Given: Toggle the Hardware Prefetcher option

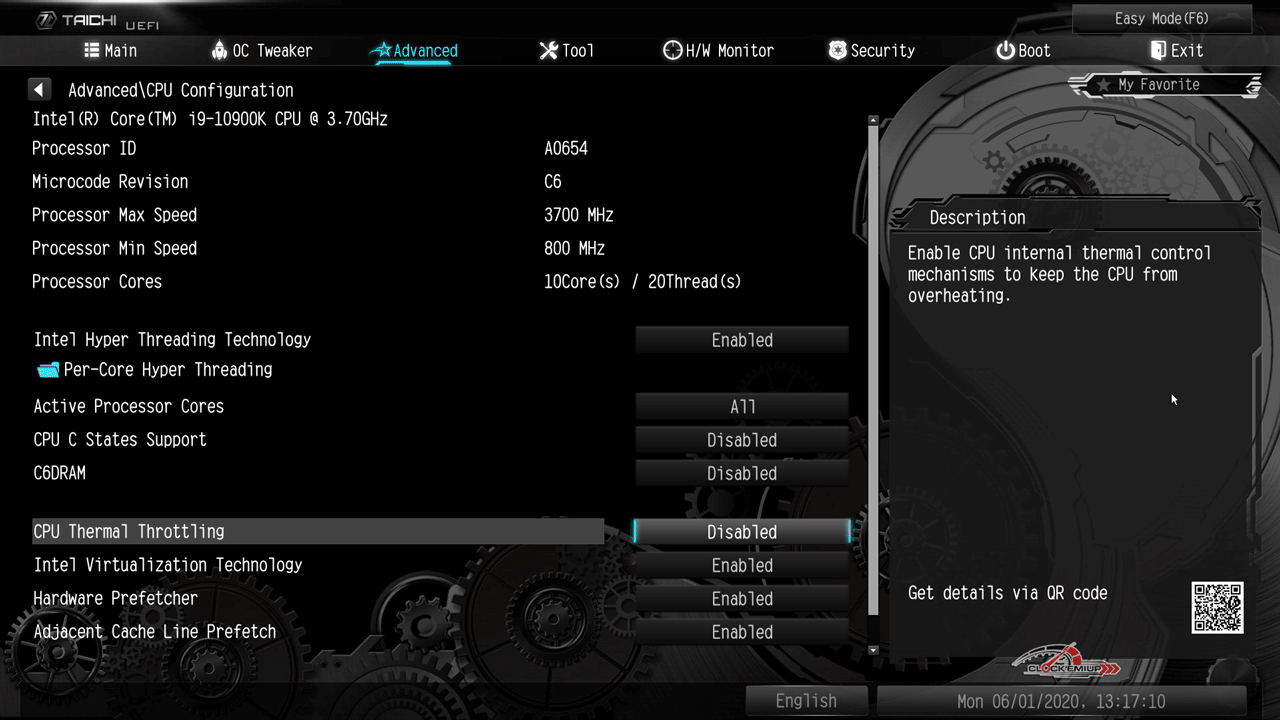Looking at the screenshot, I should (742, 599).
